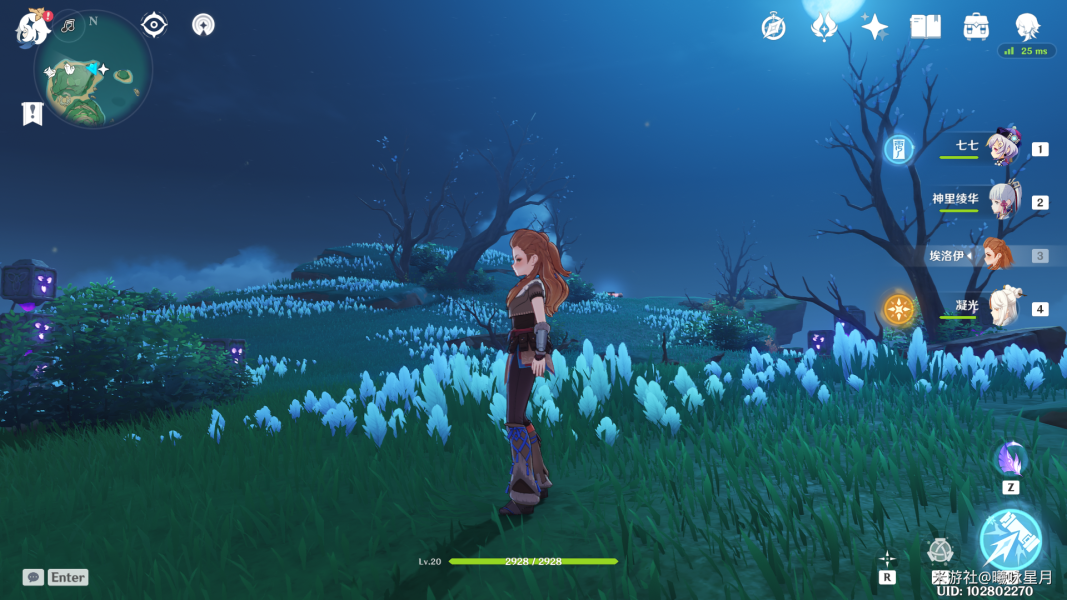The image size is (1067, 600).
Task: Open the winged emblem icon
Action: tap(823, 27)
